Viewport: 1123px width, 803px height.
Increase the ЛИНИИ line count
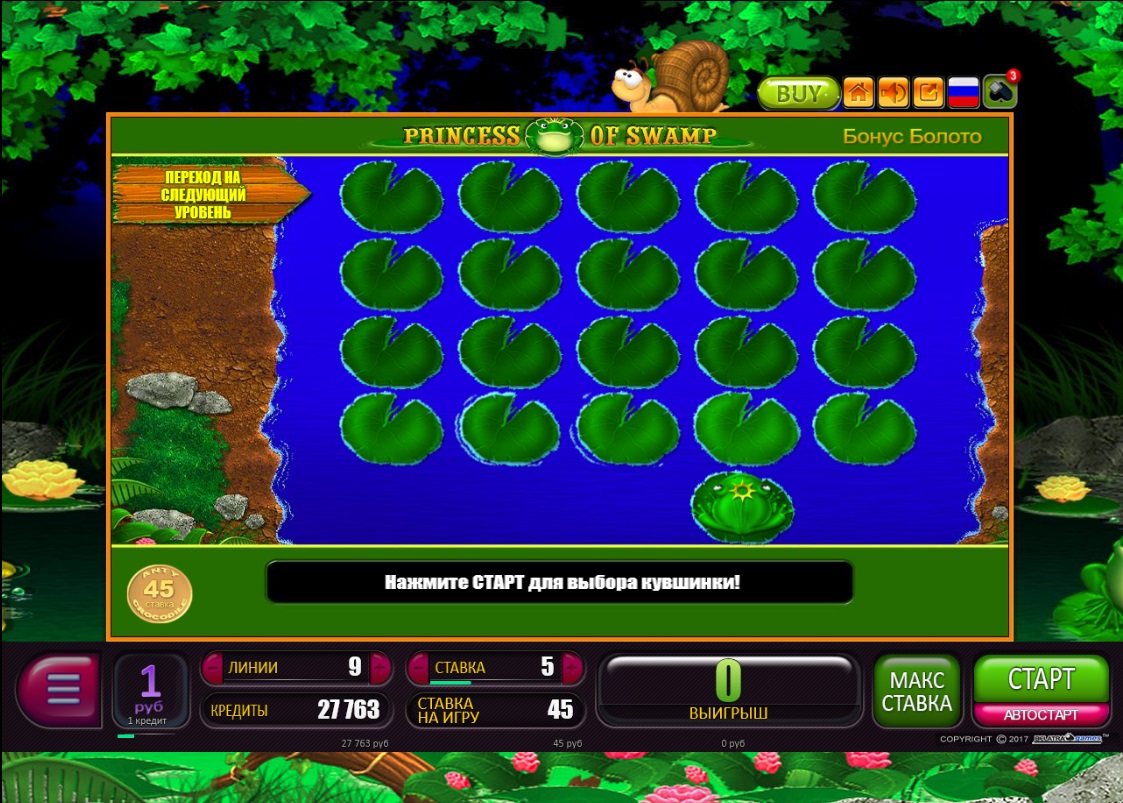coord(380,668)
